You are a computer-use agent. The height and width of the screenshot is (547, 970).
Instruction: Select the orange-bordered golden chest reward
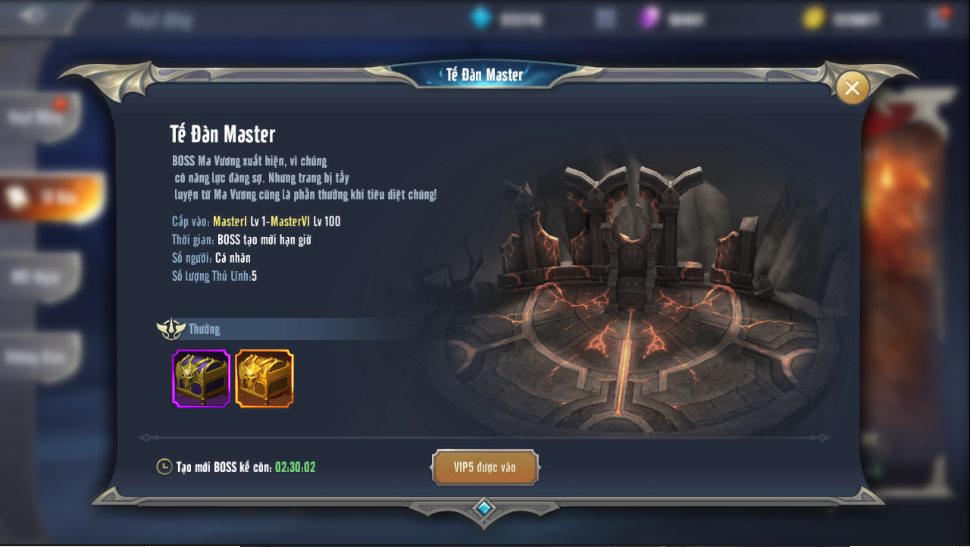pos(264,378)
